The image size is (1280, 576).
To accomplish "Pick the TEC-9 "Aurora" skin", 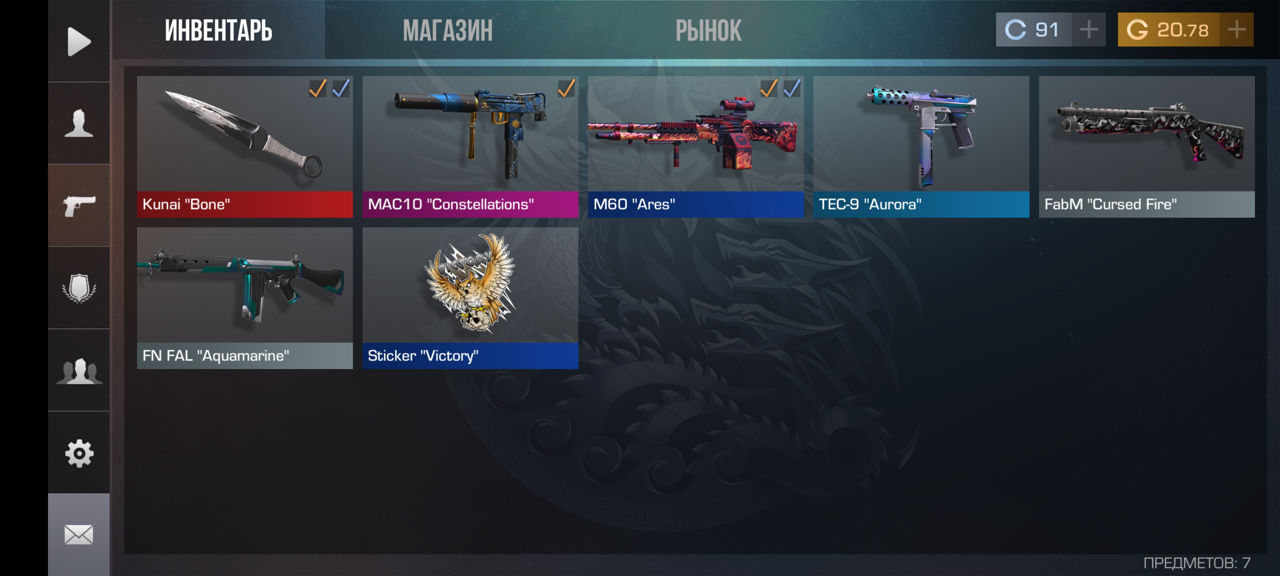I will point(921,146).
